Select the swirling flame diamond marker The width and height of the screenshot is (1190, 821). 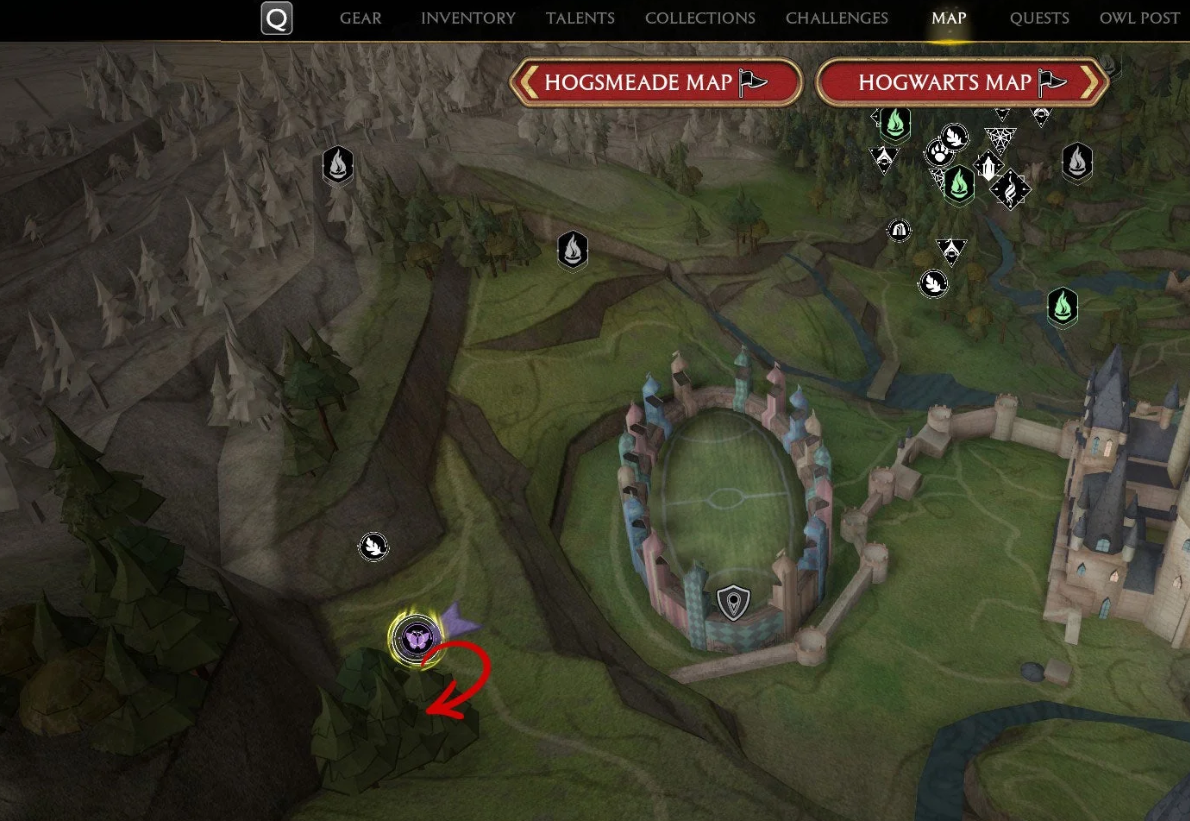pyautogui.click(x=1010, y=188)
